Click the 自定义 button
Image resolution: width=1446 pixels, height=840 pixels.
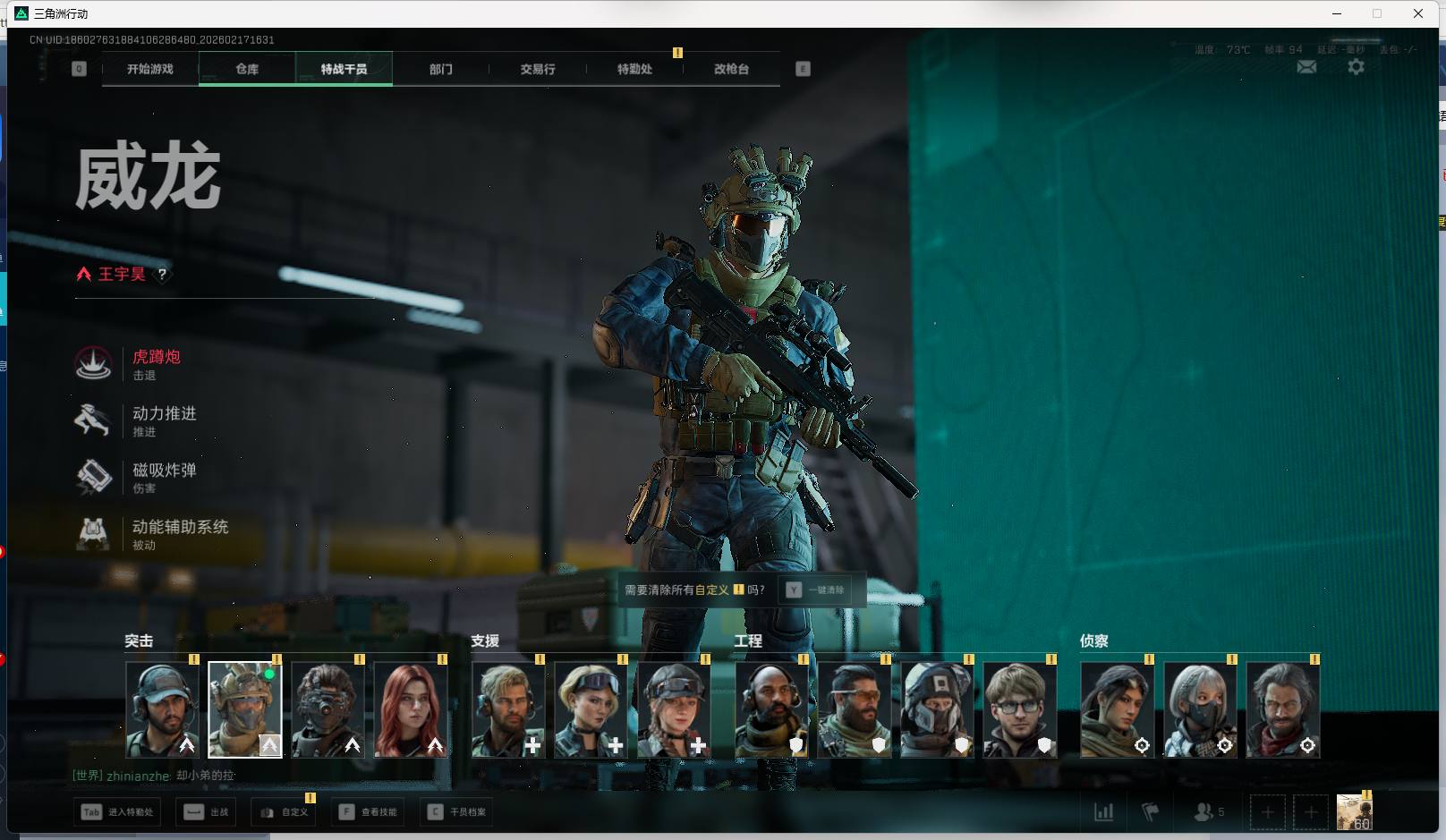285,812
